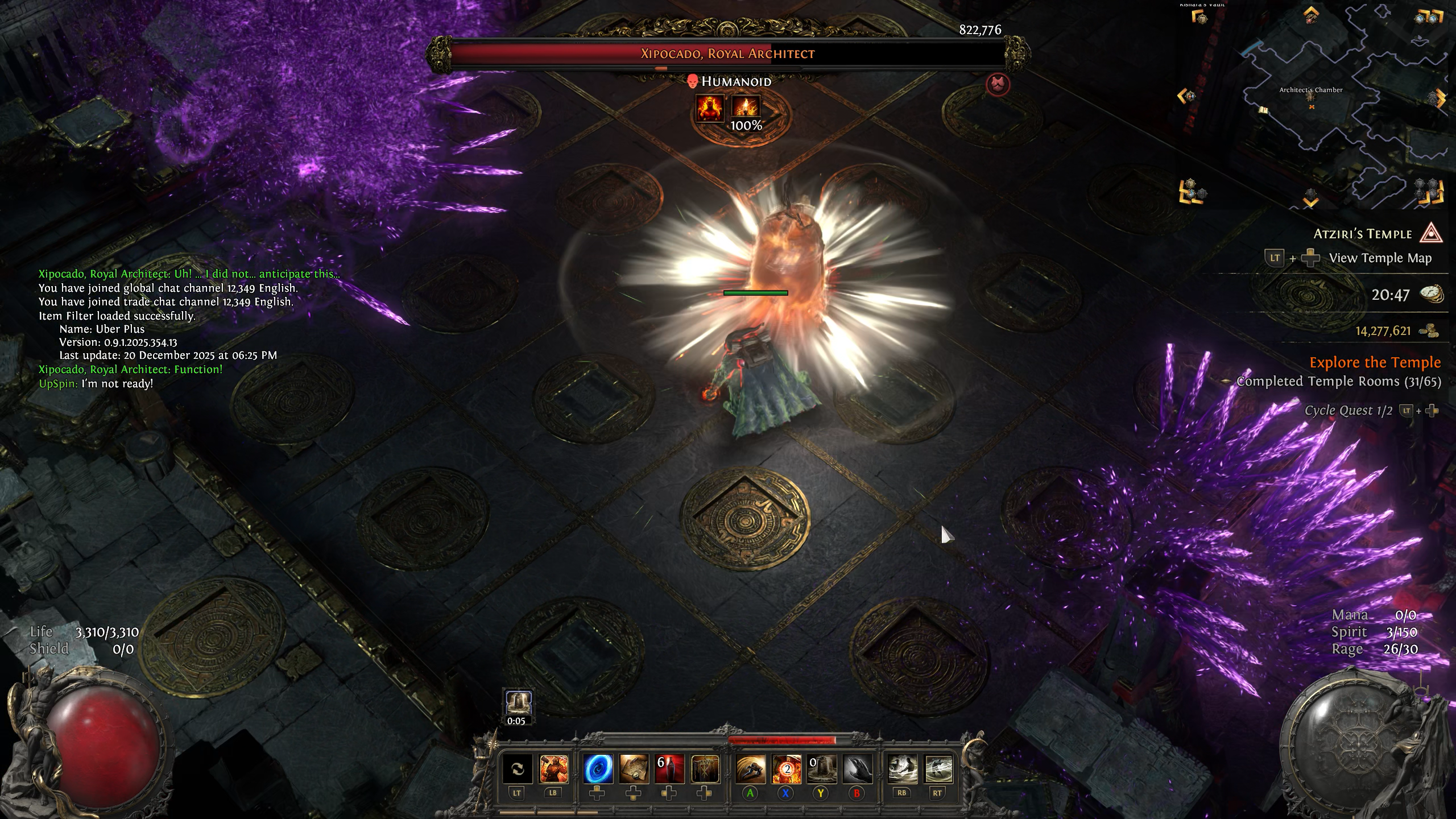Image resolution: width=1456 pixels, height=819 pixels.
Task: Activate the white whirlwind strike skill
Action: pyautogui.click(x=902, y=769)
